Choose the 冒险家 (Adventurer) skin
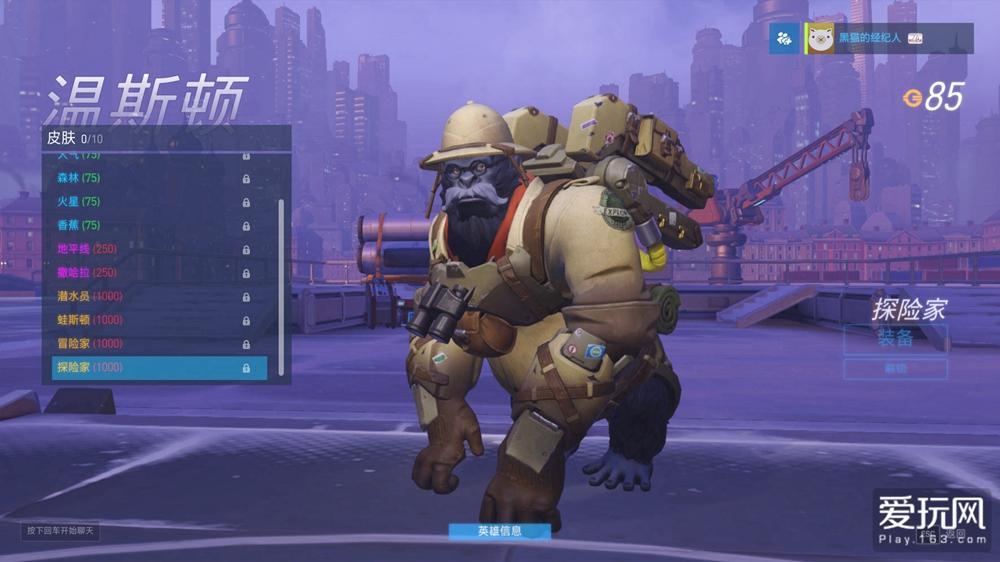This screenshot has height=562, width=1000. point(150,343)
